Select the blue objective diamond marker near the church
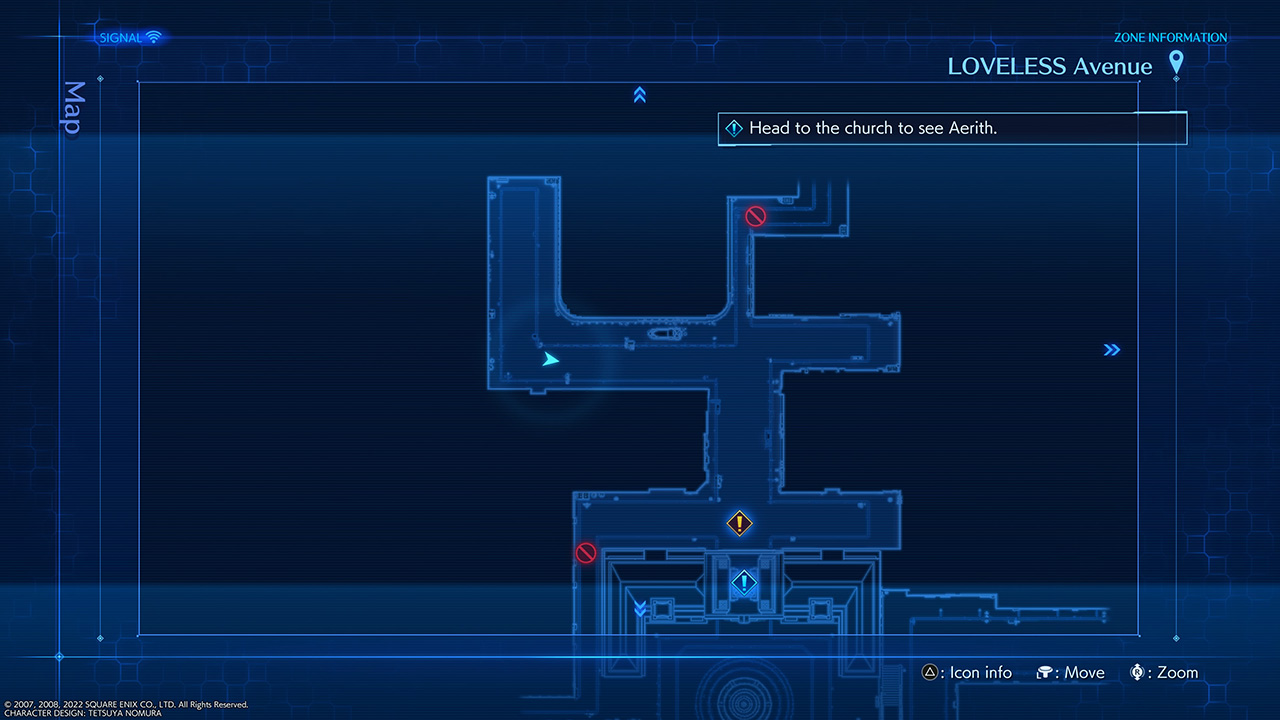 point(742,582)
